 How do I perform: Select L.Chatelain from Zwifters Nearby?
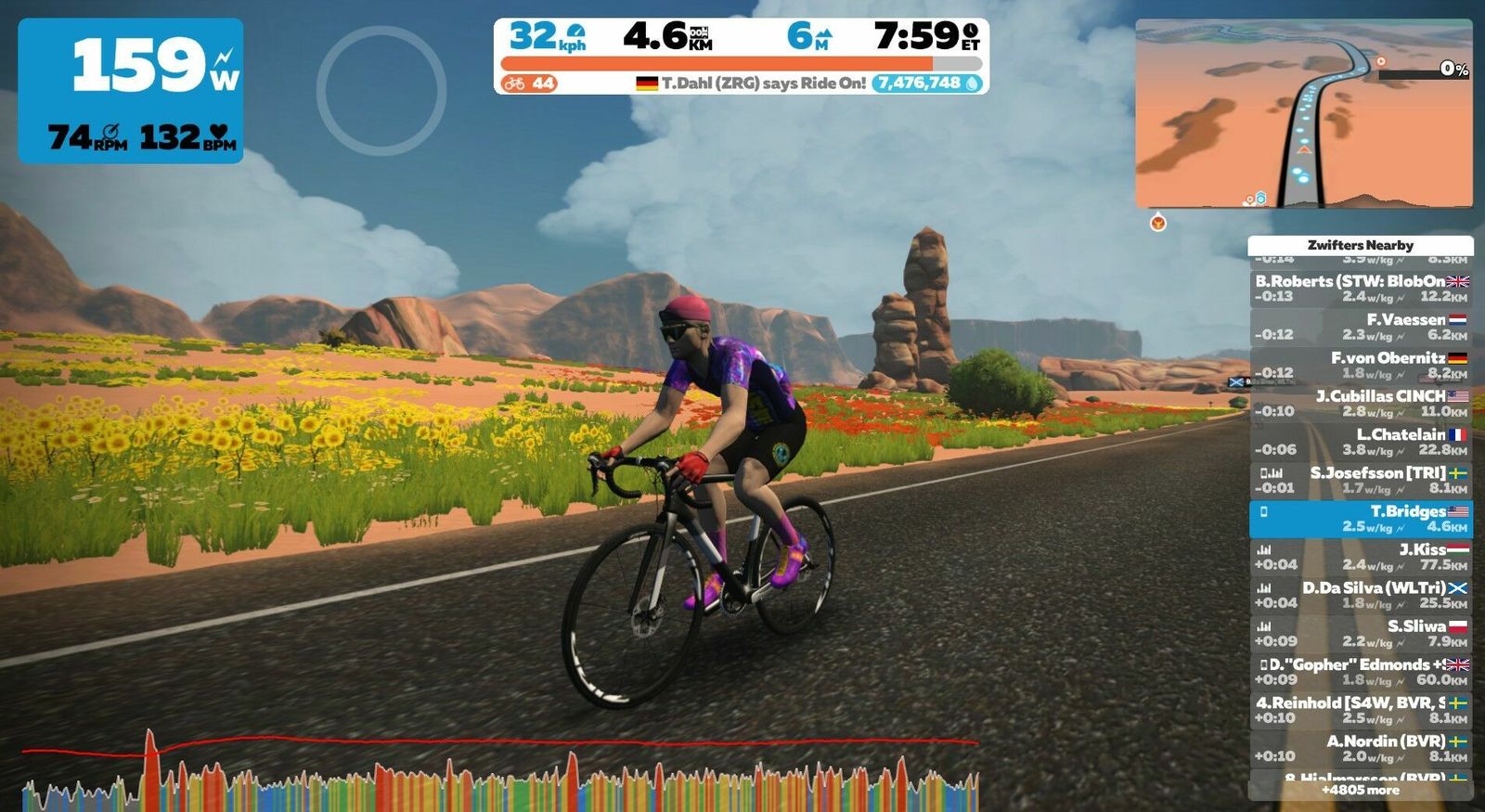point(1360,442)
